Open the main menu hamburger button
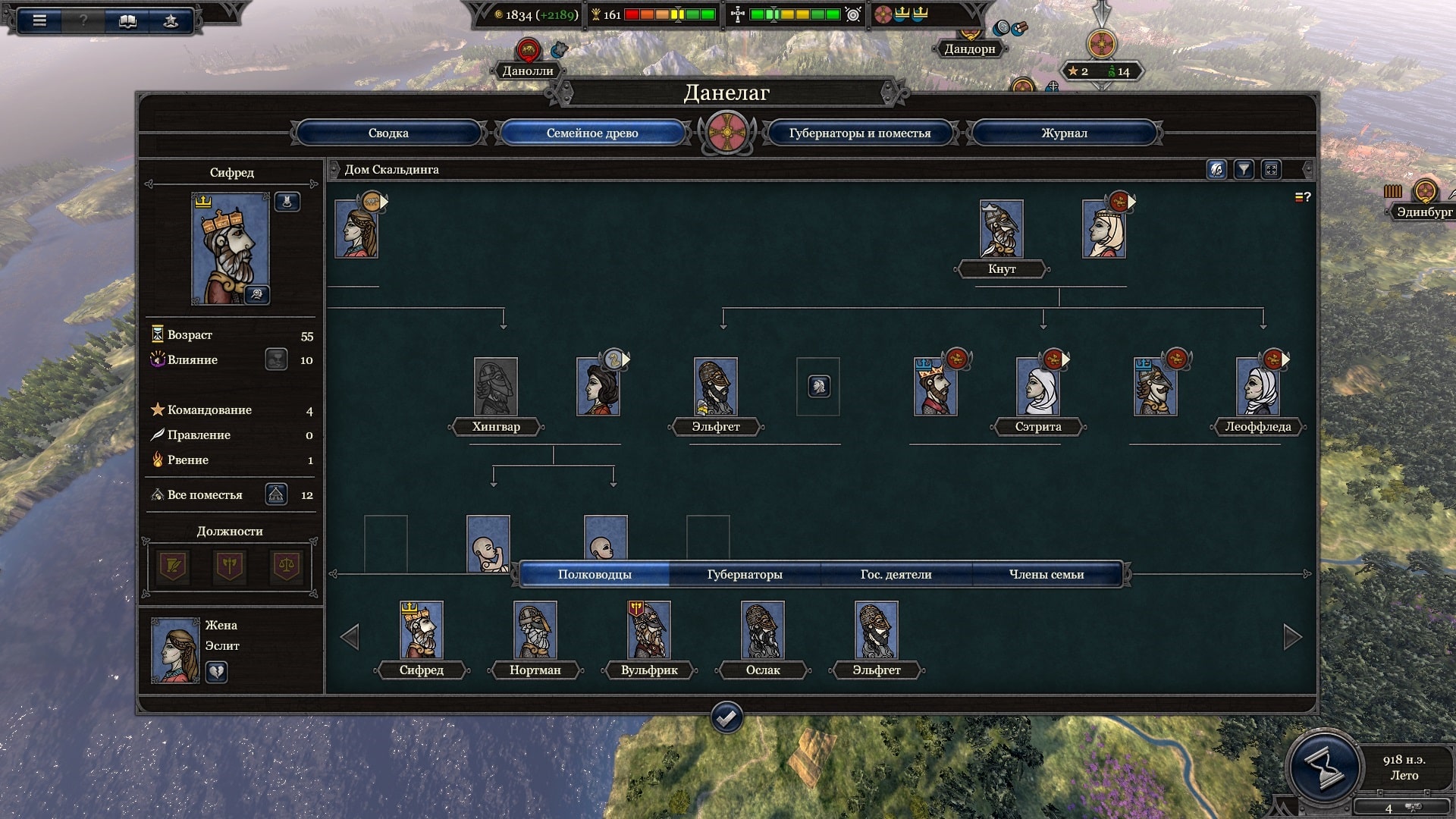Viewport: 1456px width, 819px height. pyautogui.click(x=40, y=20)
